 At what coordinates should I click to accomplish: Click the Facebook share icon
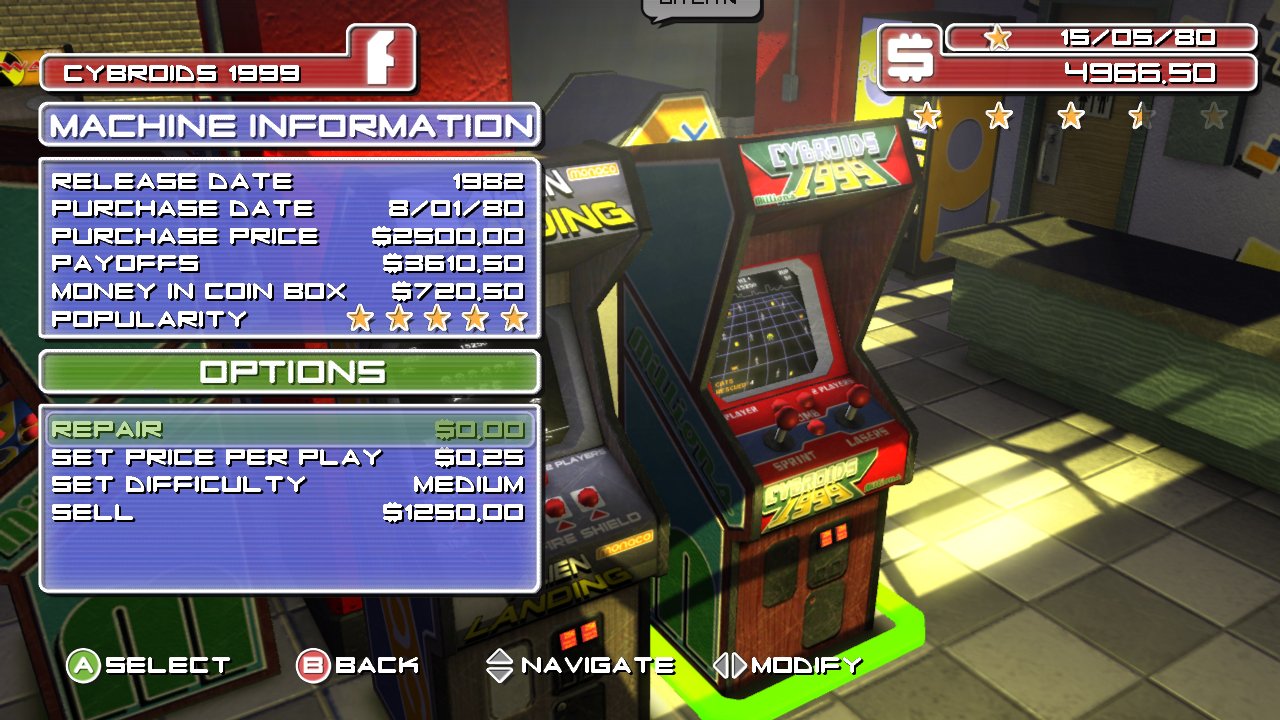click(x=383, y=57)
